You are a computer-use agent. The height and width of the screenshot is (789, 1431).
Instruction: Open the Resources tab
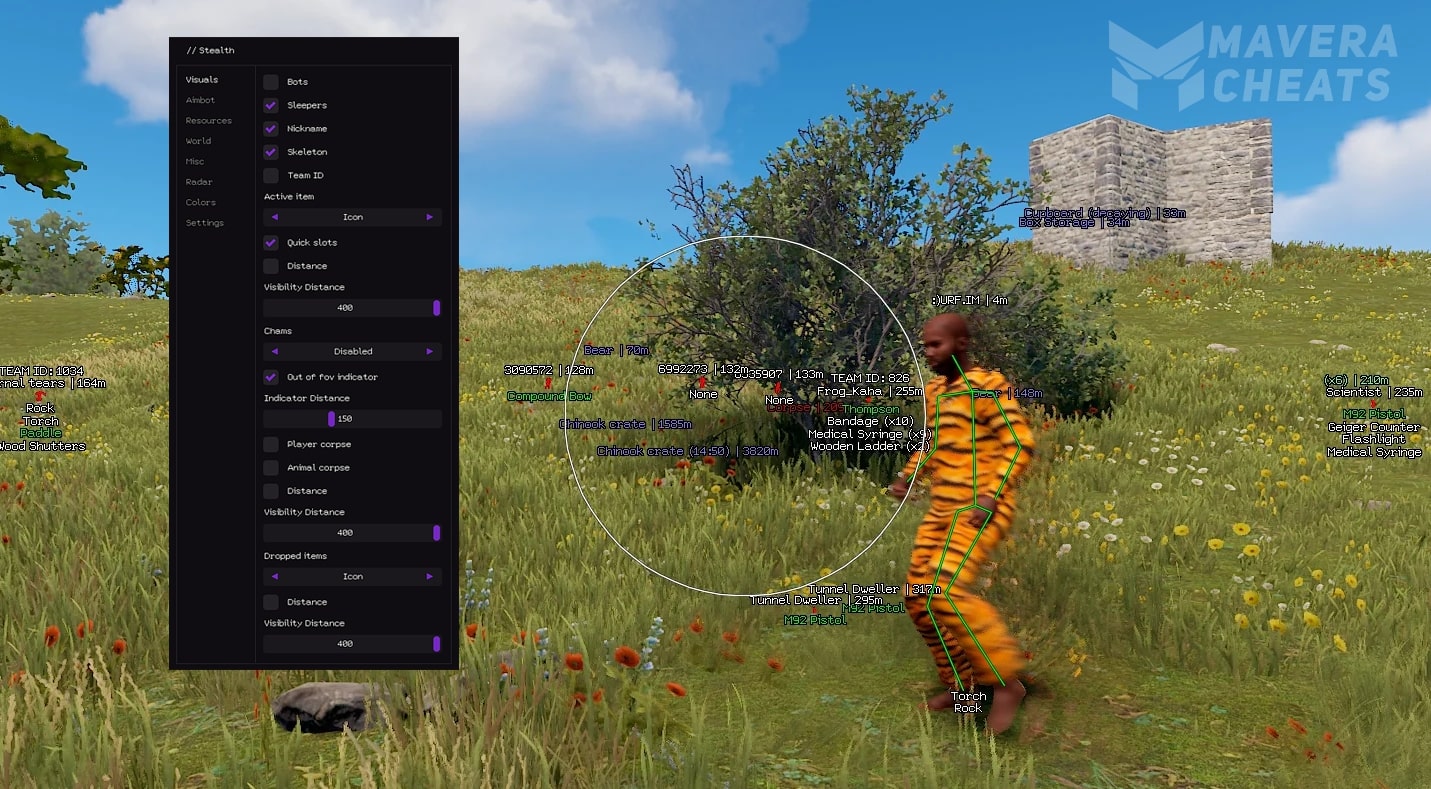[x=208, y=121]
